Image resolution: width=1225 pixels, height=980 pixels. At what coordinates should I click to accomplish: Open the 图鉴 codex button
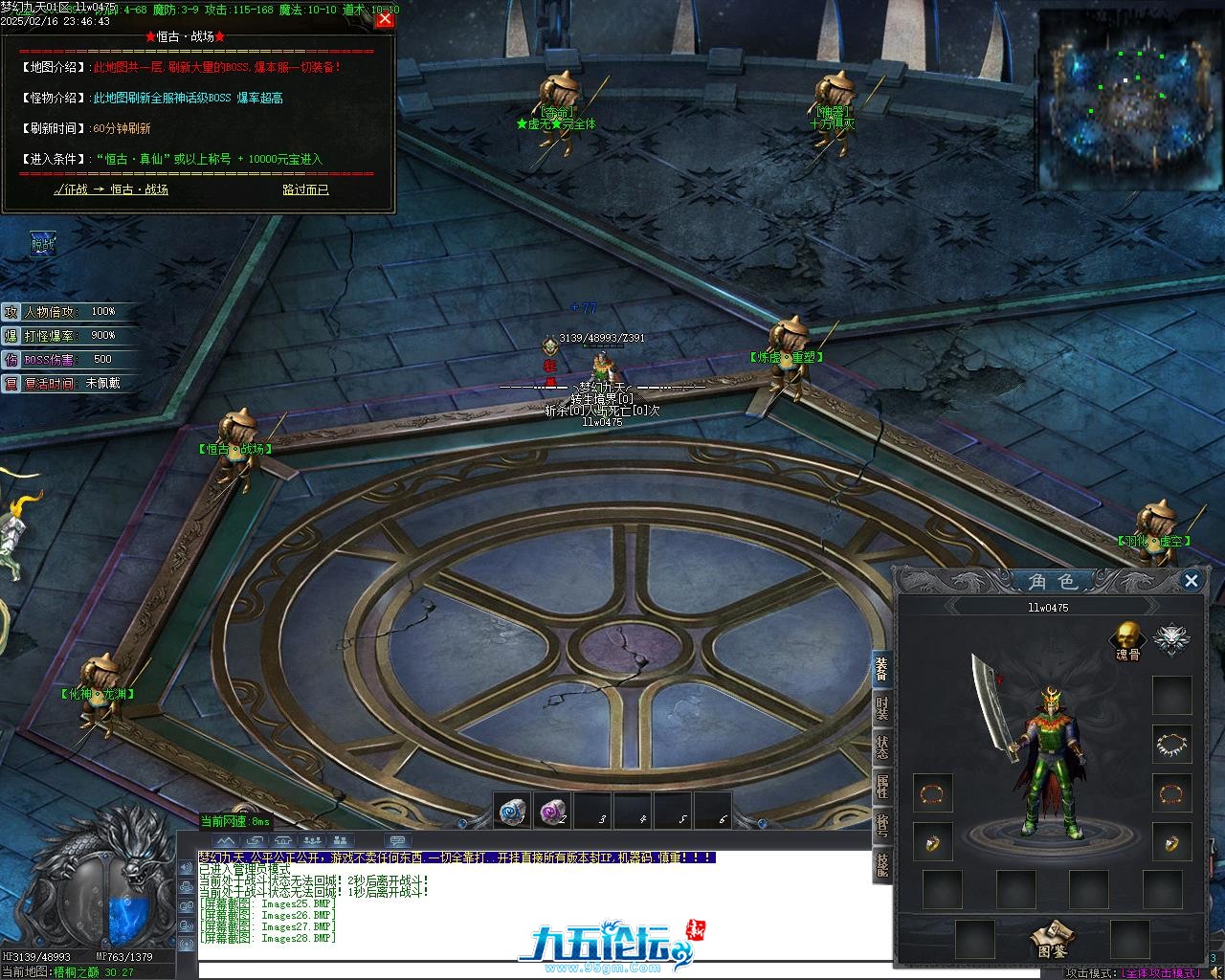pos(1052,938)
